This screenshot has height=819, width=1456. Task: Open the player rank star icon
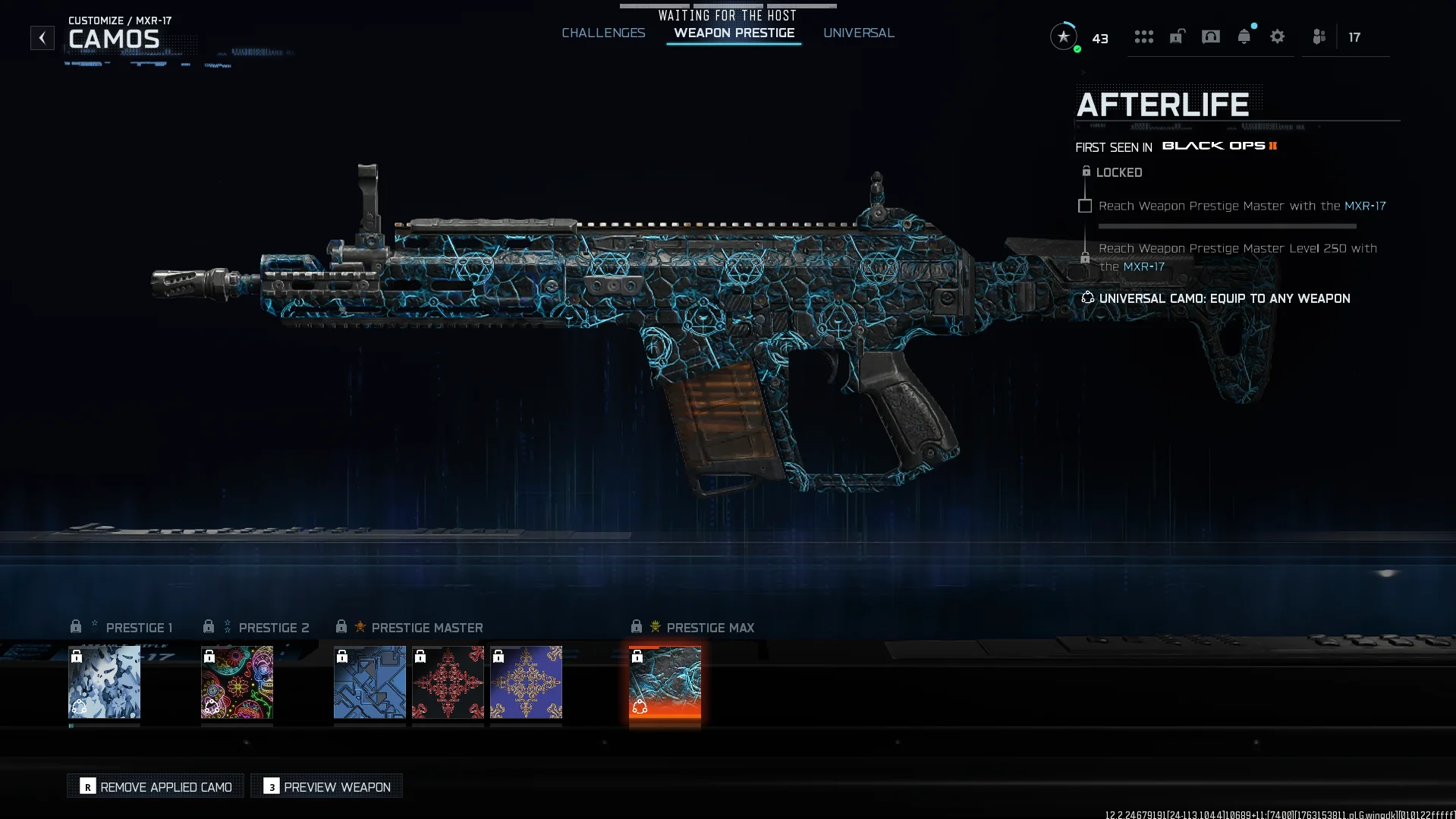coord(1064,36)
